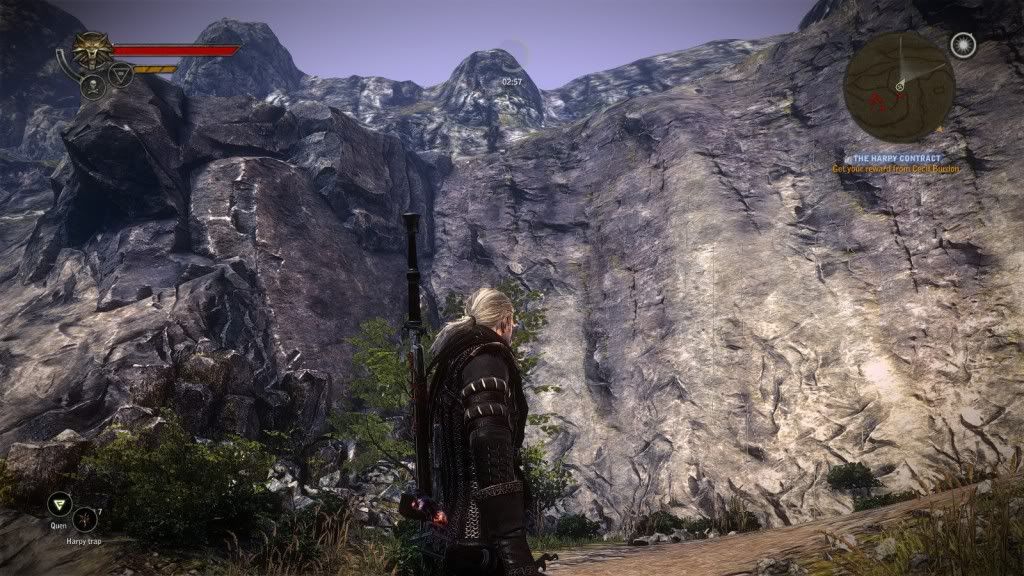Click the triangular sign icon beside the vigor bar

pos(121,75)
